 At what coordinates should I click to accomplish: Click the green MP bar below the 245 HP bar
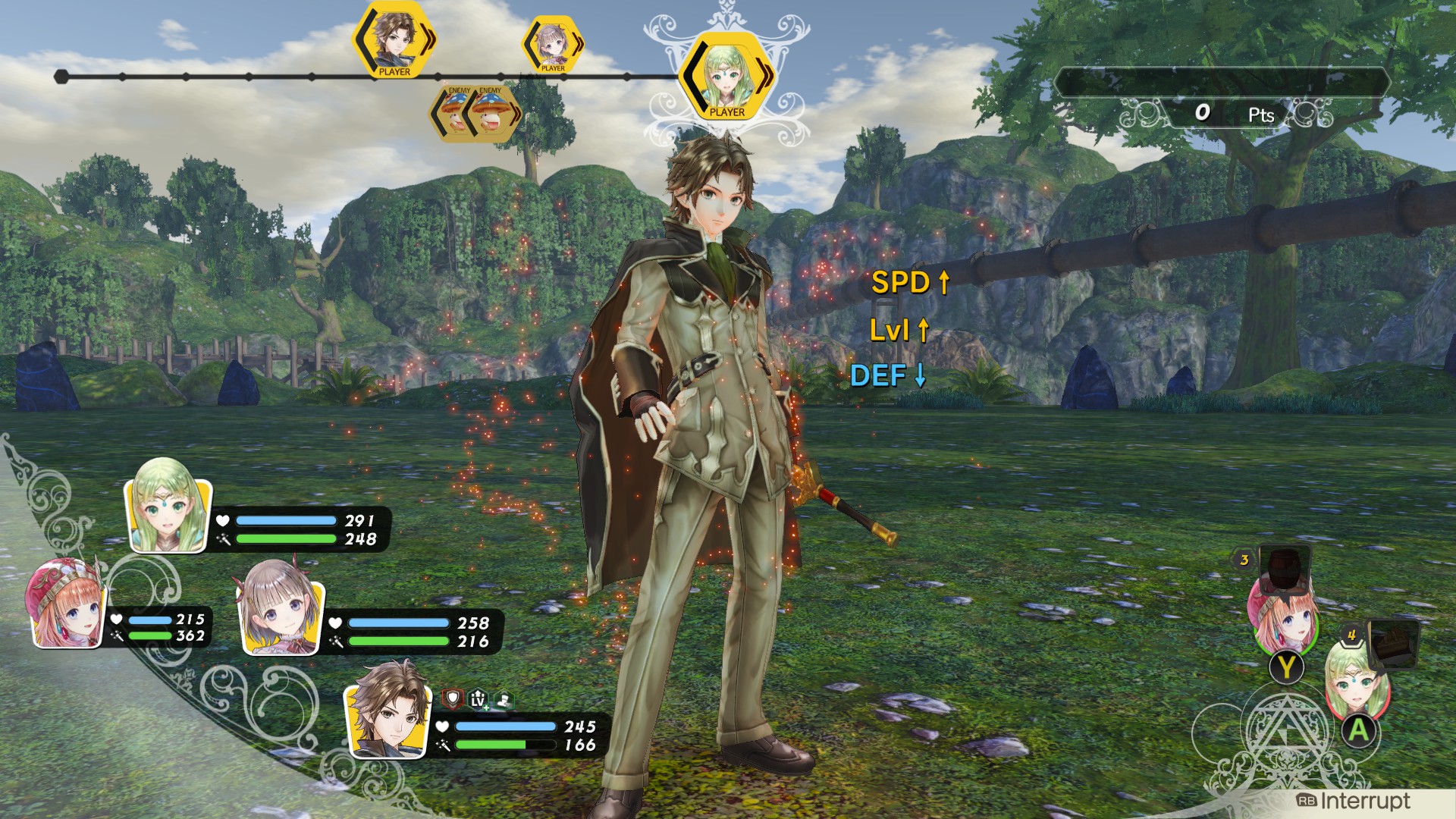click(x=506, y=745)
